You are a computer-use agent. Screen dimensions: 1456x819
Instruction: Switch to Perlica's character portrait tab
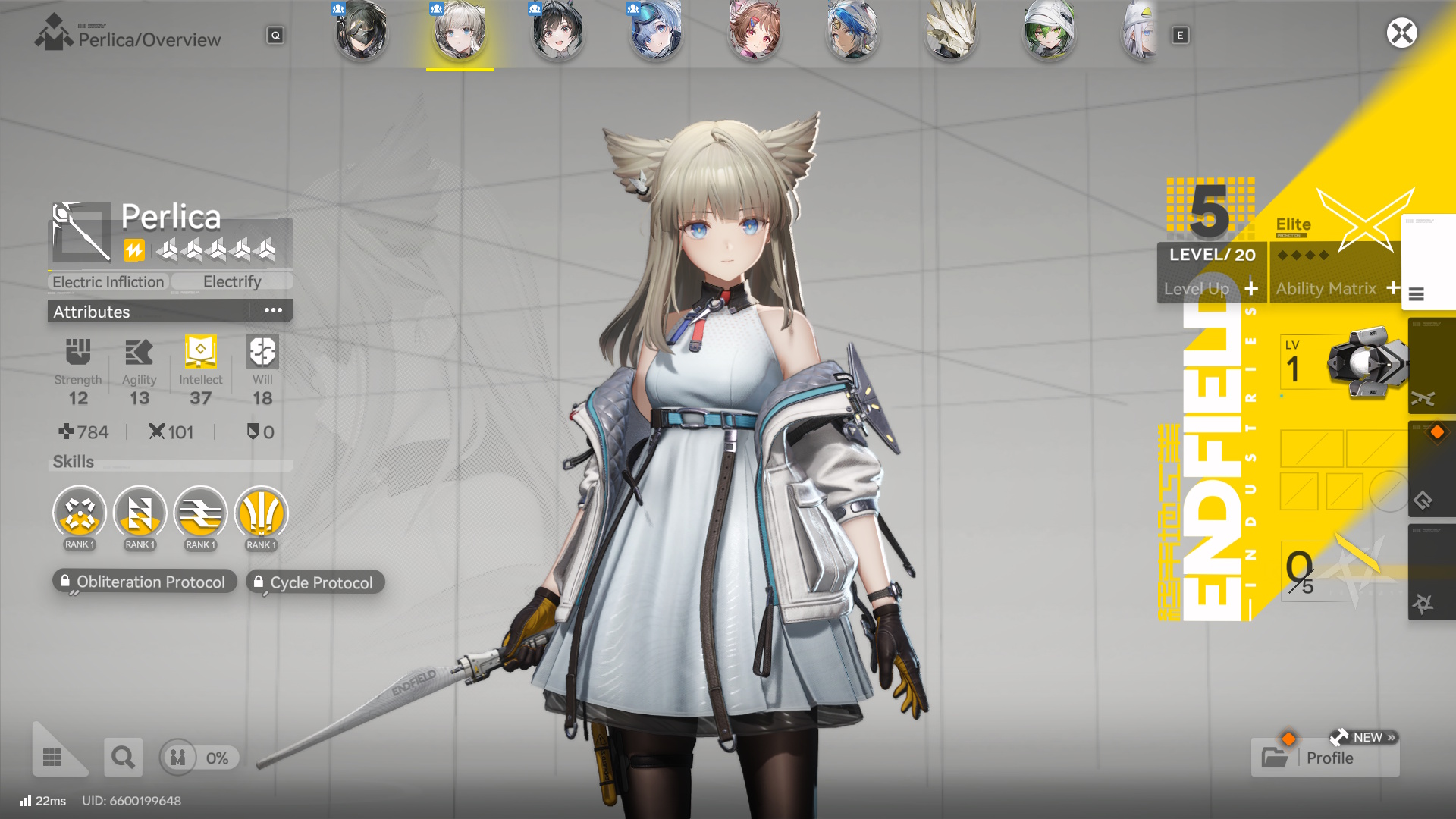click(x=459, y=33)
